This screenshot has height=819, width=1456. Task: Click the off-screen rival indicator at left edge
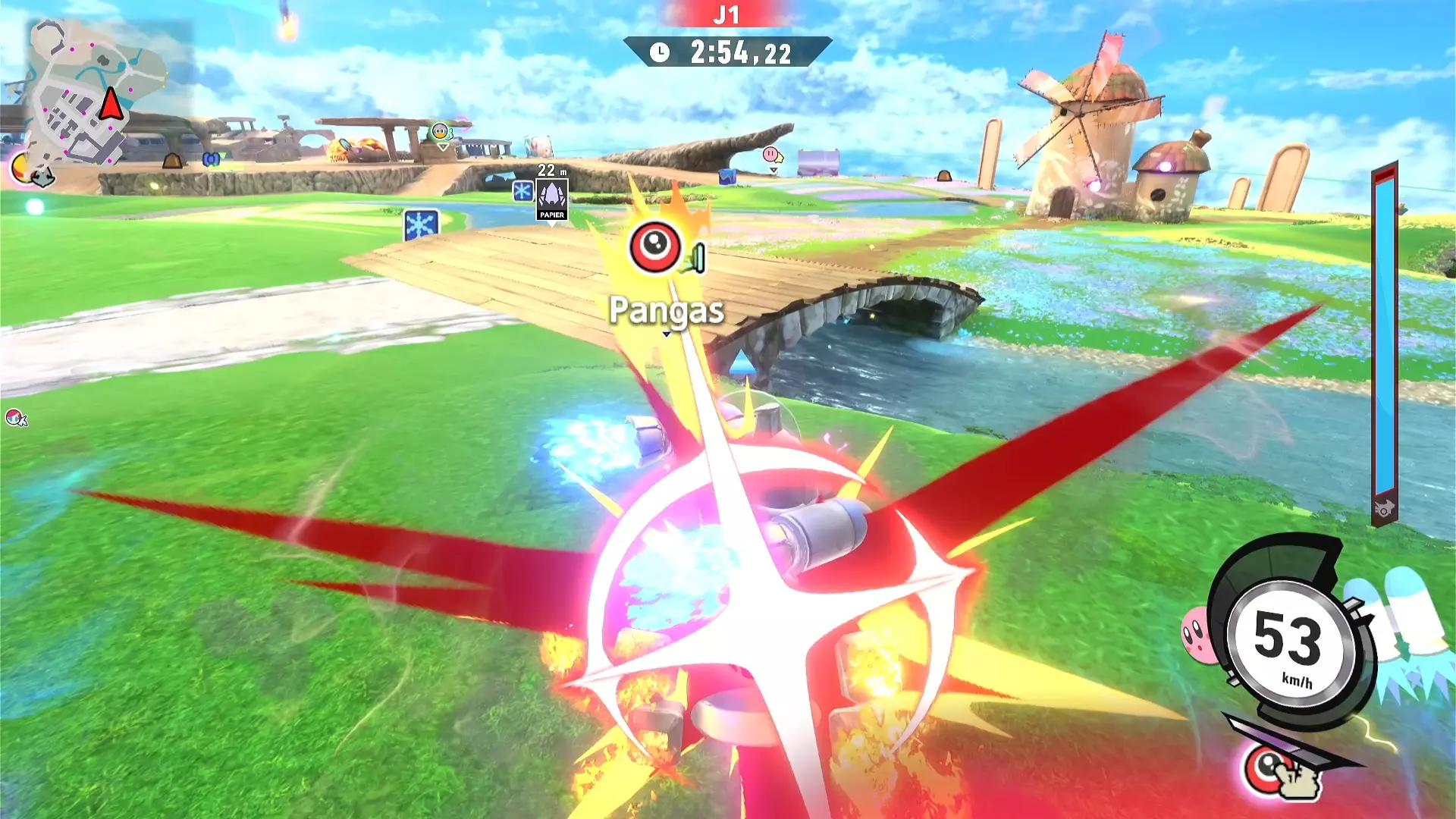coord(15,418)
